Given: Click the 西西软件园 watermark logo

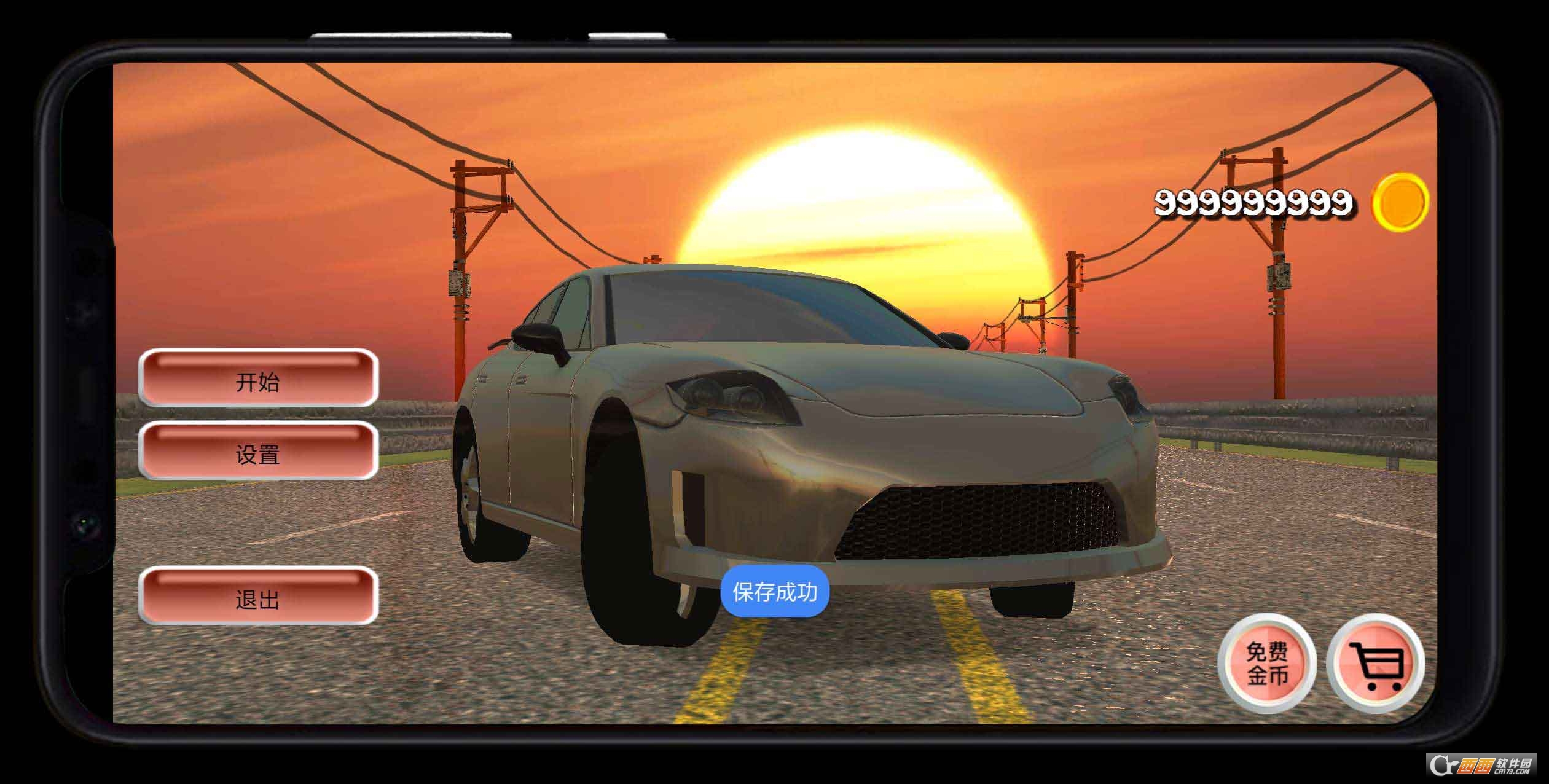Looking at the screenshot, I should pos(1484,764).
